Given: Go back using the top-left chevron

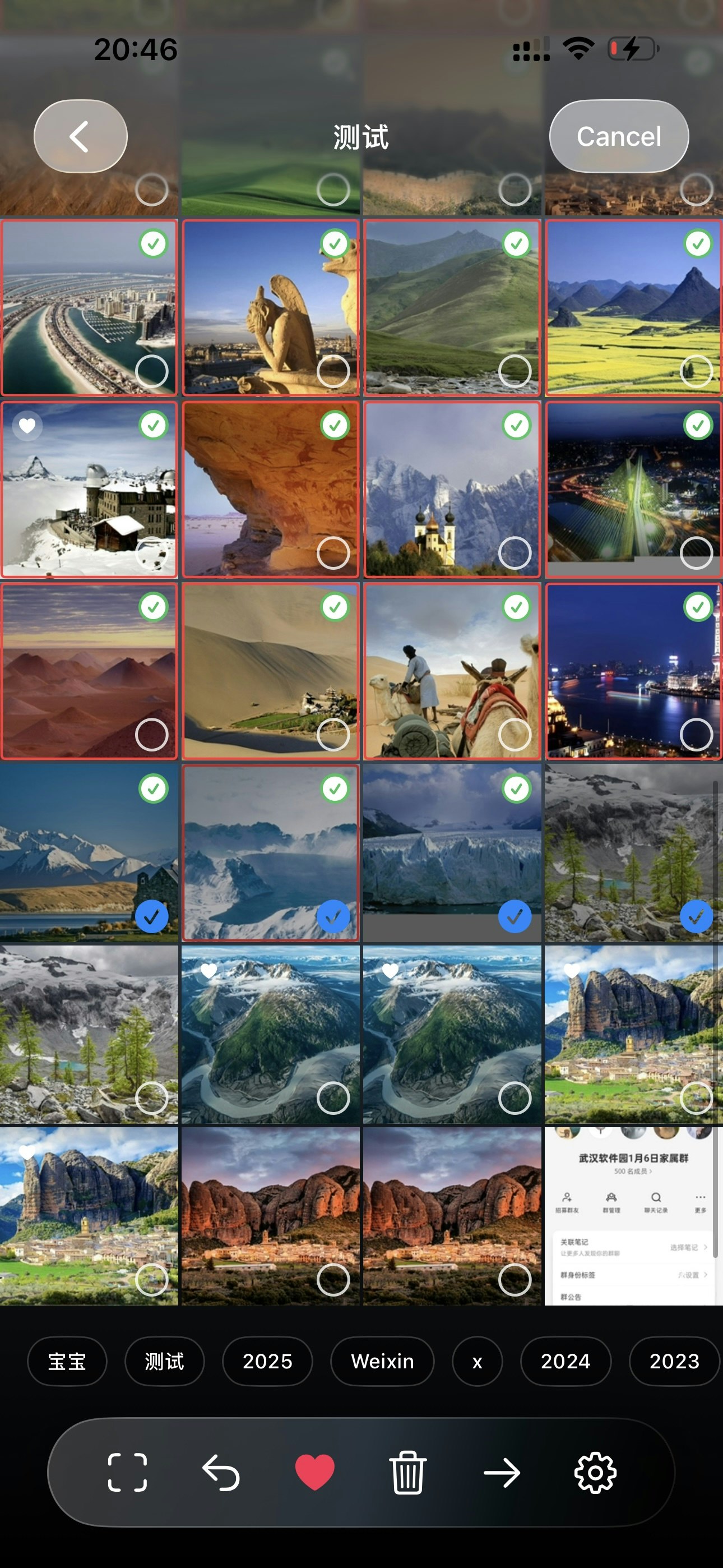Looking at the screenshot, I should (79, 136).
